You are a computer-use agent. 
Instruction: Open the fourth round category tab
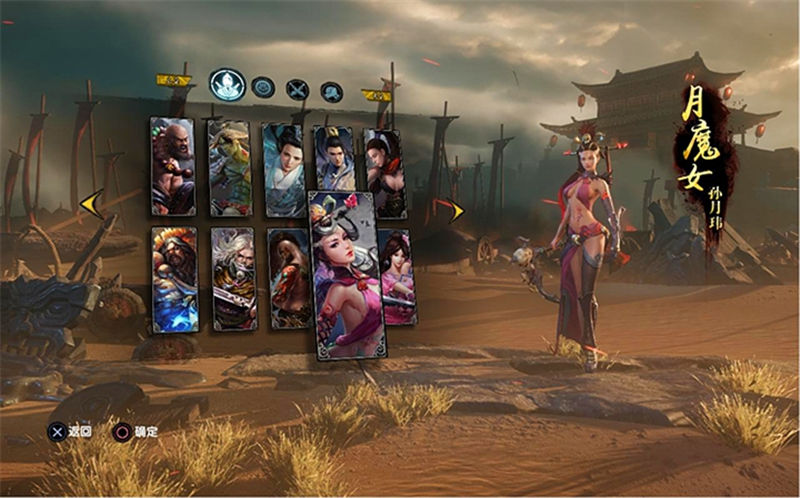(x=331, y=92)
